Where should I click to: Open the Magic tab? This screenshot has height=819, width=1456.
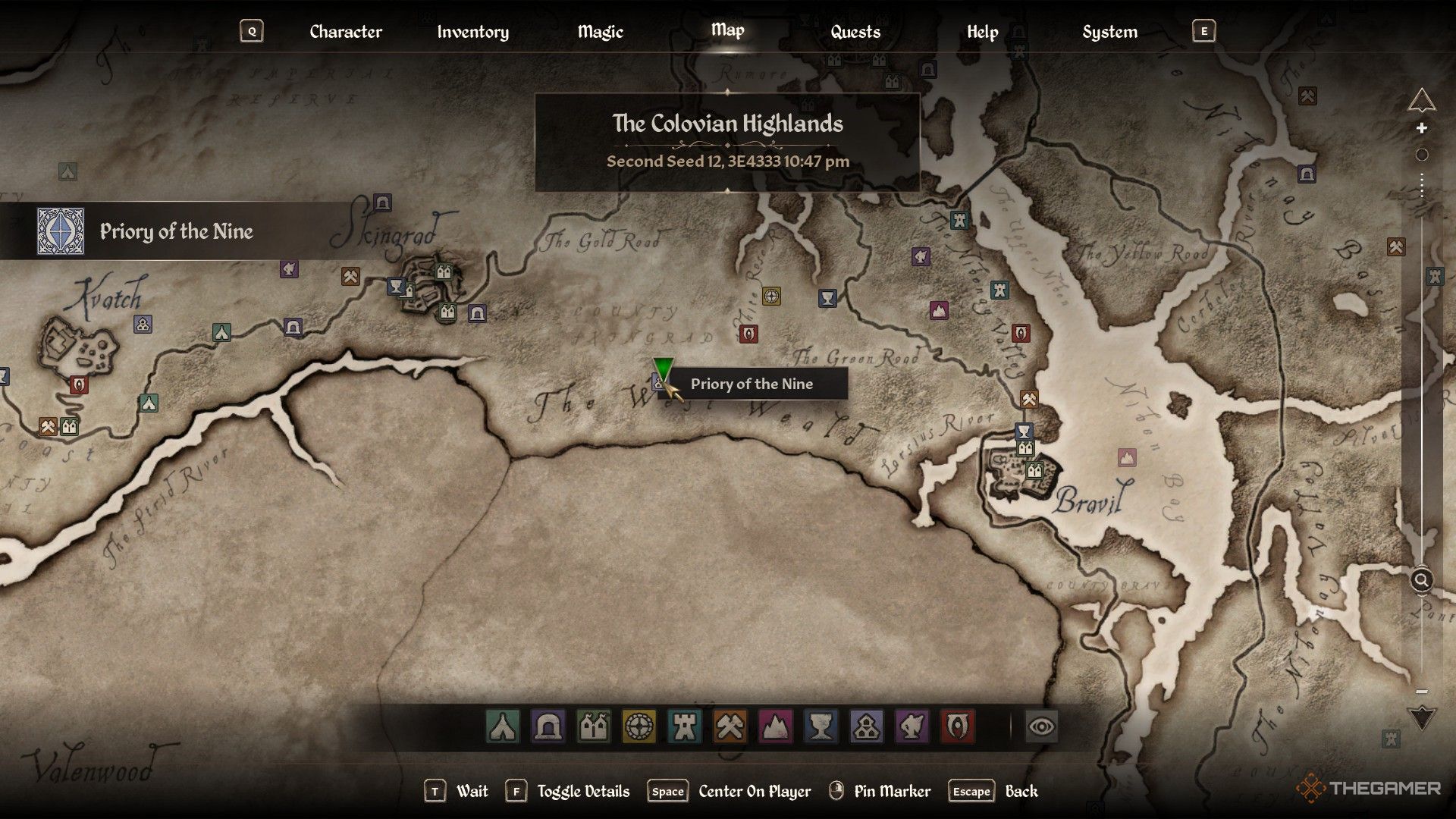pyautogui.click(x=600, y=32)
